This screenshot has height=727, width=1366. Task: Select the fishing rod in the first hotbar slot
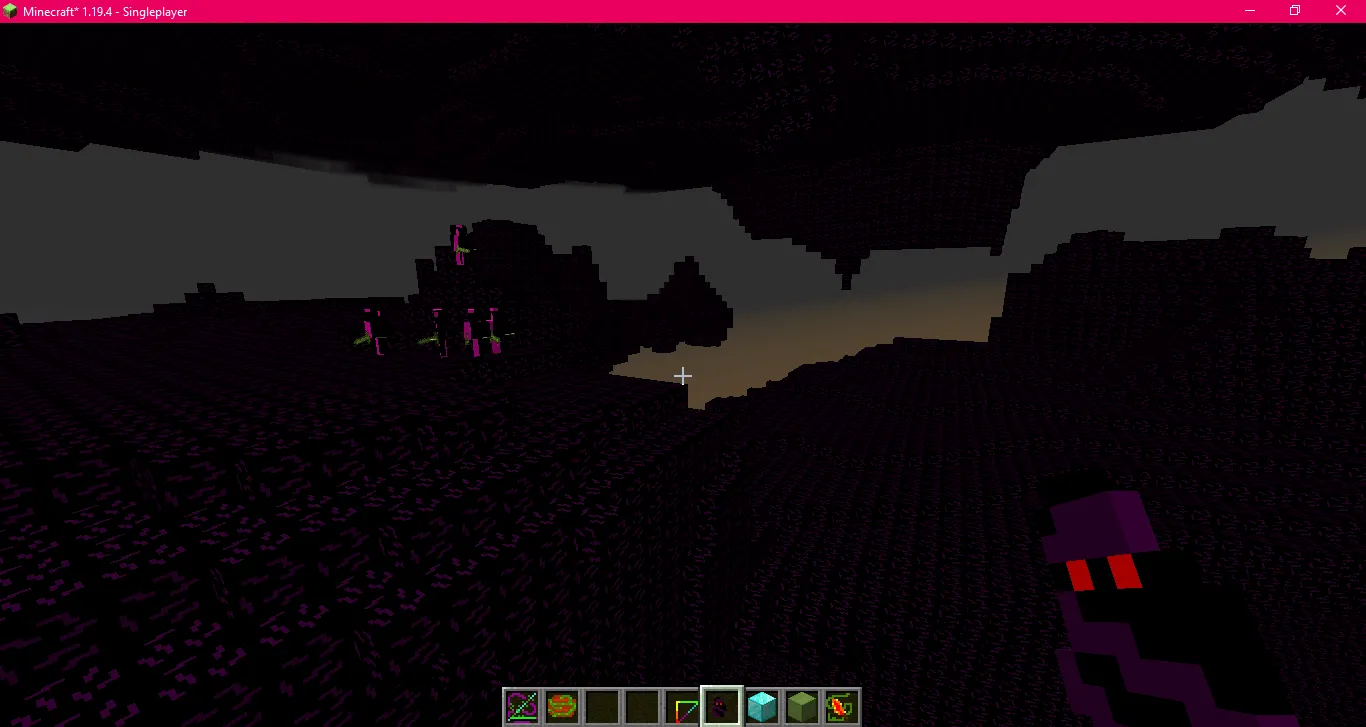pyautogui.click(x=521, y=707)
